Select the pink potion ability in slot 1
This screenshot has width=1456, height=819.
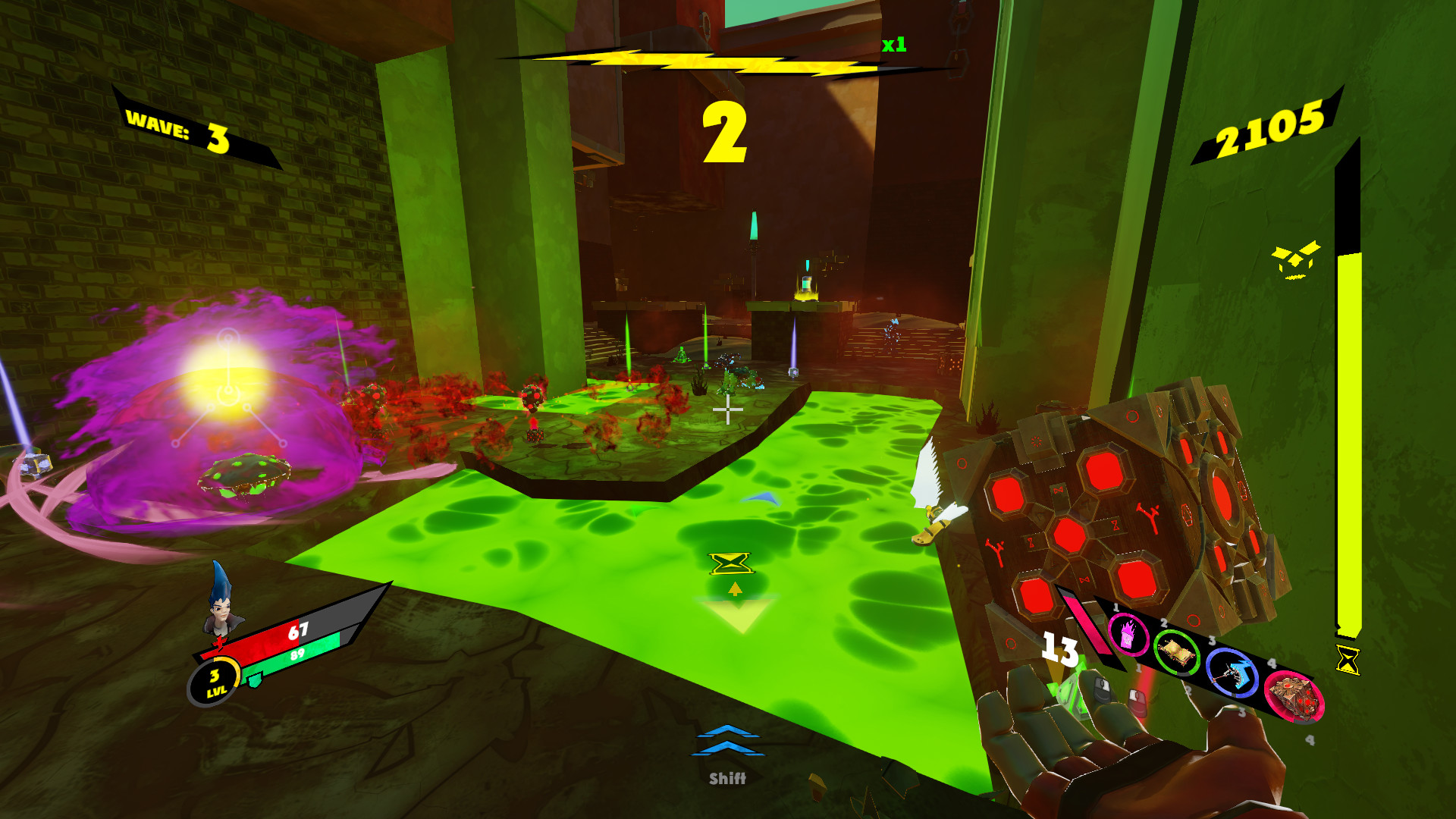1128,635
